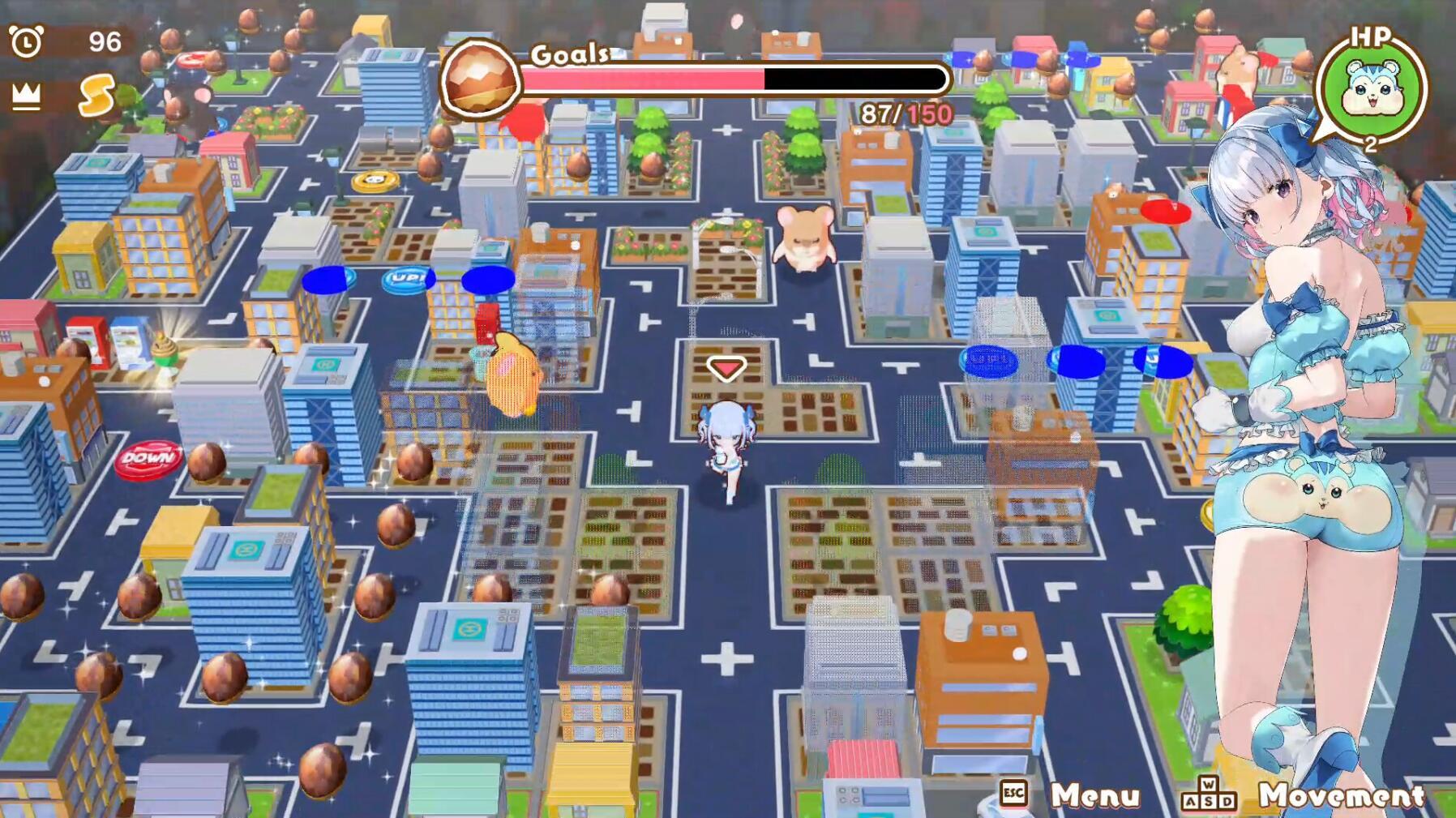Click the sparkling ice cream pickup
This screenshot has height=818, width=1456.
click(165, 349)
